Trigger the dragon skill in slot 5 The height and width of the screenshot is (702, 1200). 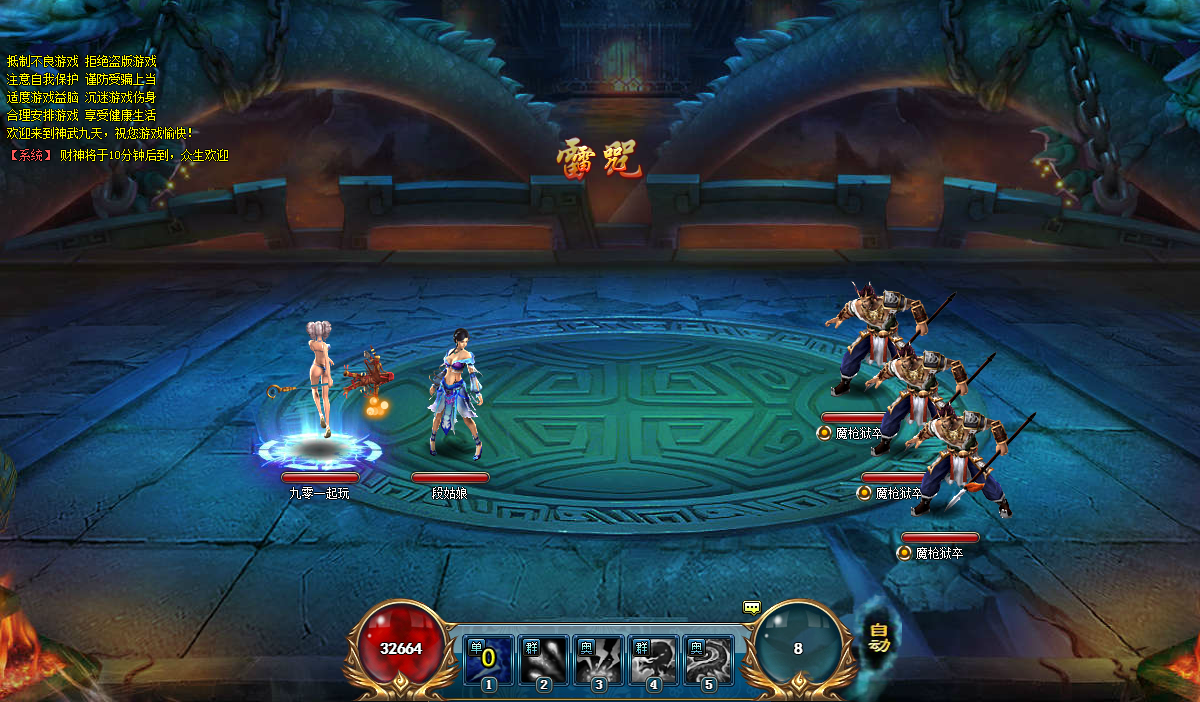pyautogui.click(x=709, y=660)
